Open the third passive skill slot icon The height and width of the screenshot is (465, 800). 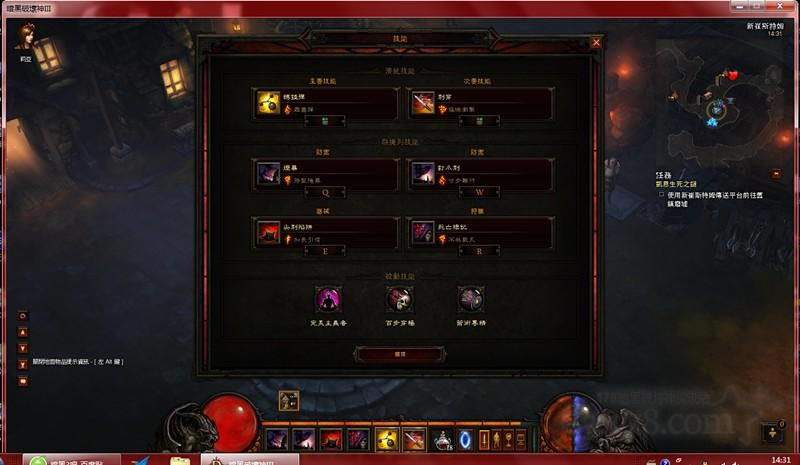coord(470,299)
